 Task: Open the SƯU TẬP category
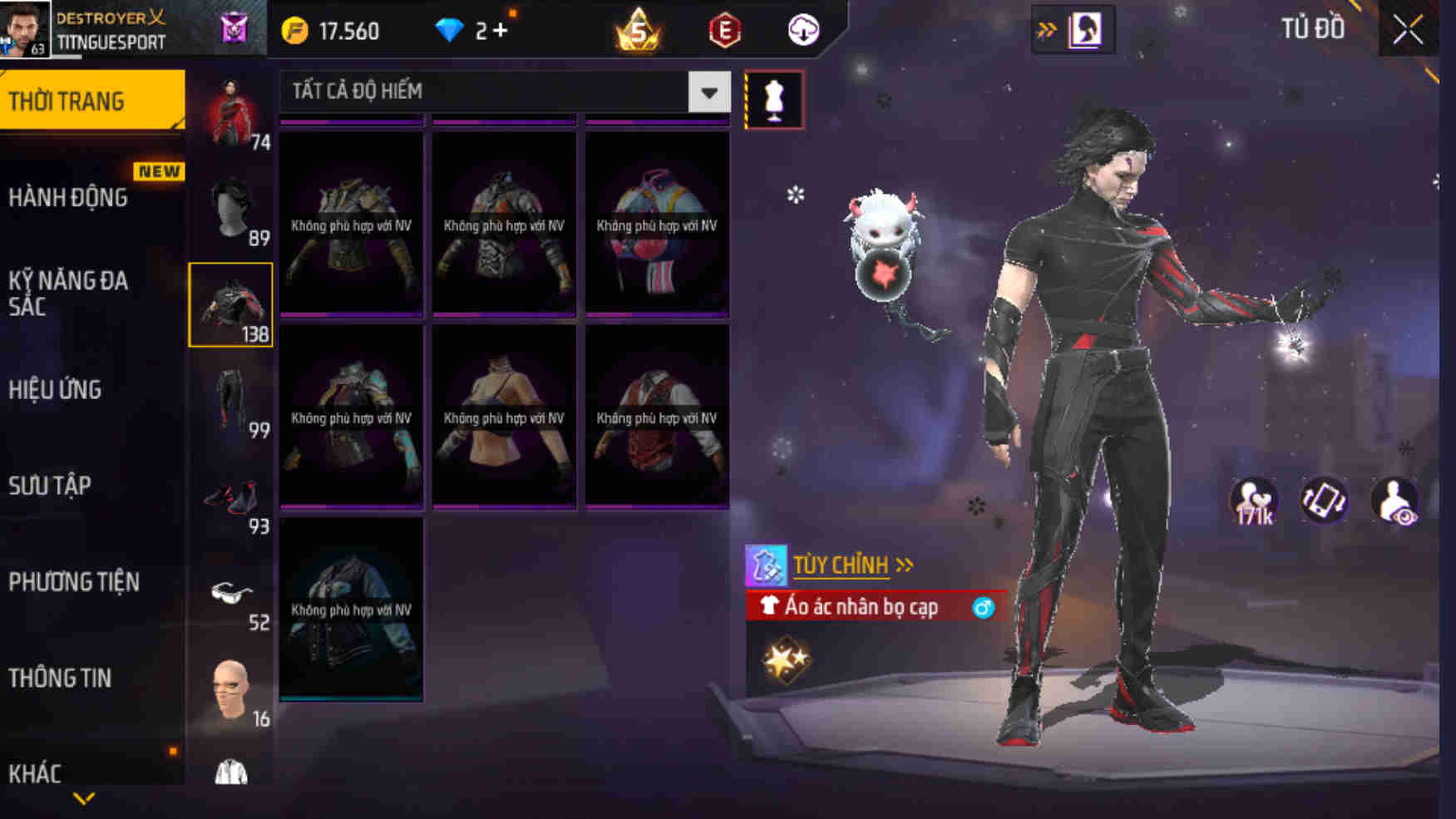(x=52, y=486)
